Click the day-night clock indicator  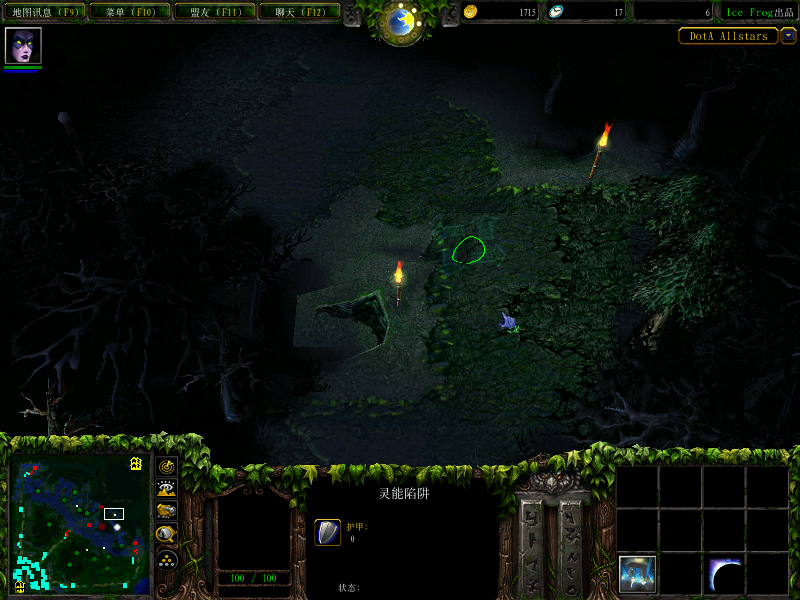401,22
